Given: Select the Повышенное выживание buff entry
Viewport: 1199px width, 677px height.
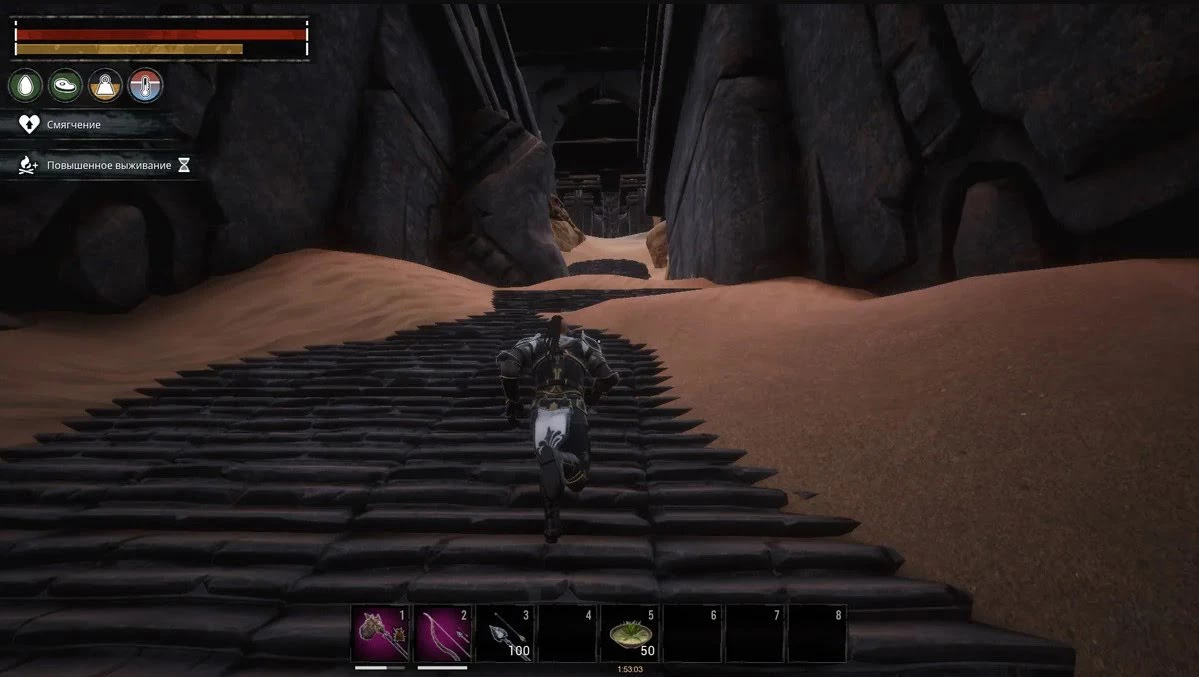Looking at the screenshot, I should coord(108,165).
